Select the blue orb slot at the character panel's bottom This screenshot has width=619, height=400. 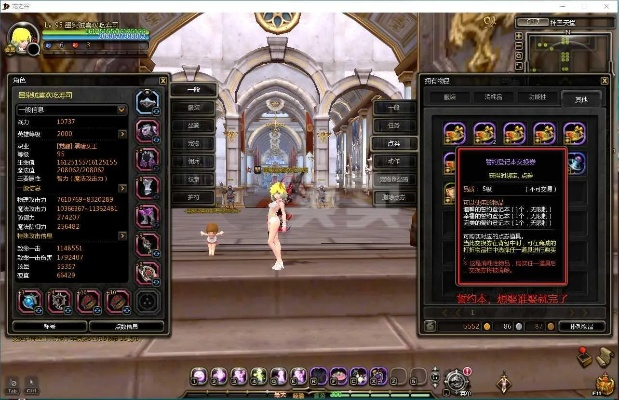pos(30,301)
